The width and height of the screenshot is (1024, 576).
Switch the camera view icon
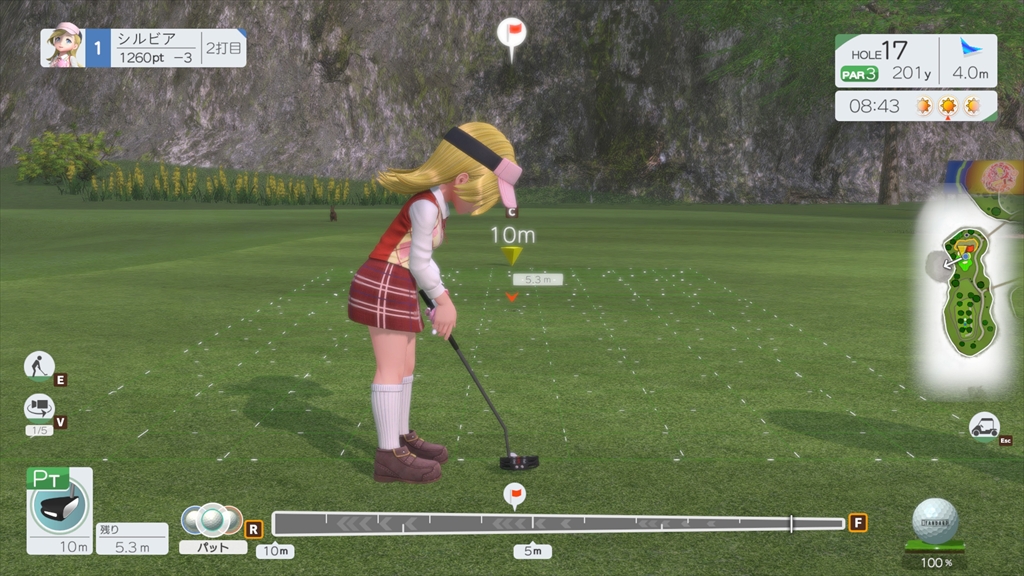pyautogui.click(x=39, y=407)
